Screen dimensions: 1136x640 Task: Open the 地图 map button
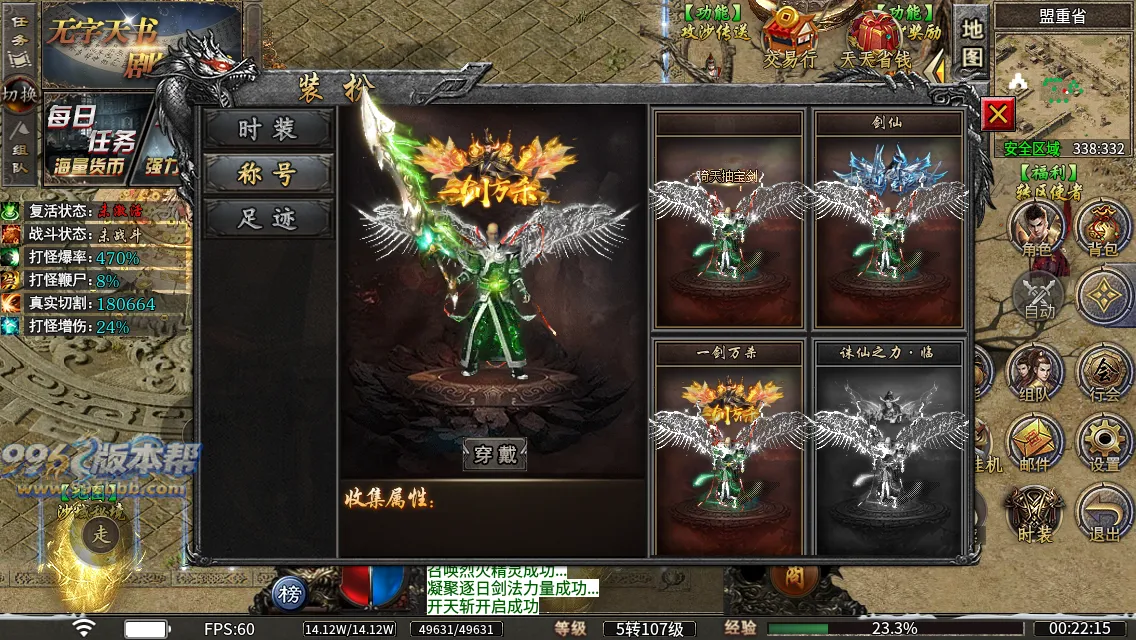pos(972,44)
